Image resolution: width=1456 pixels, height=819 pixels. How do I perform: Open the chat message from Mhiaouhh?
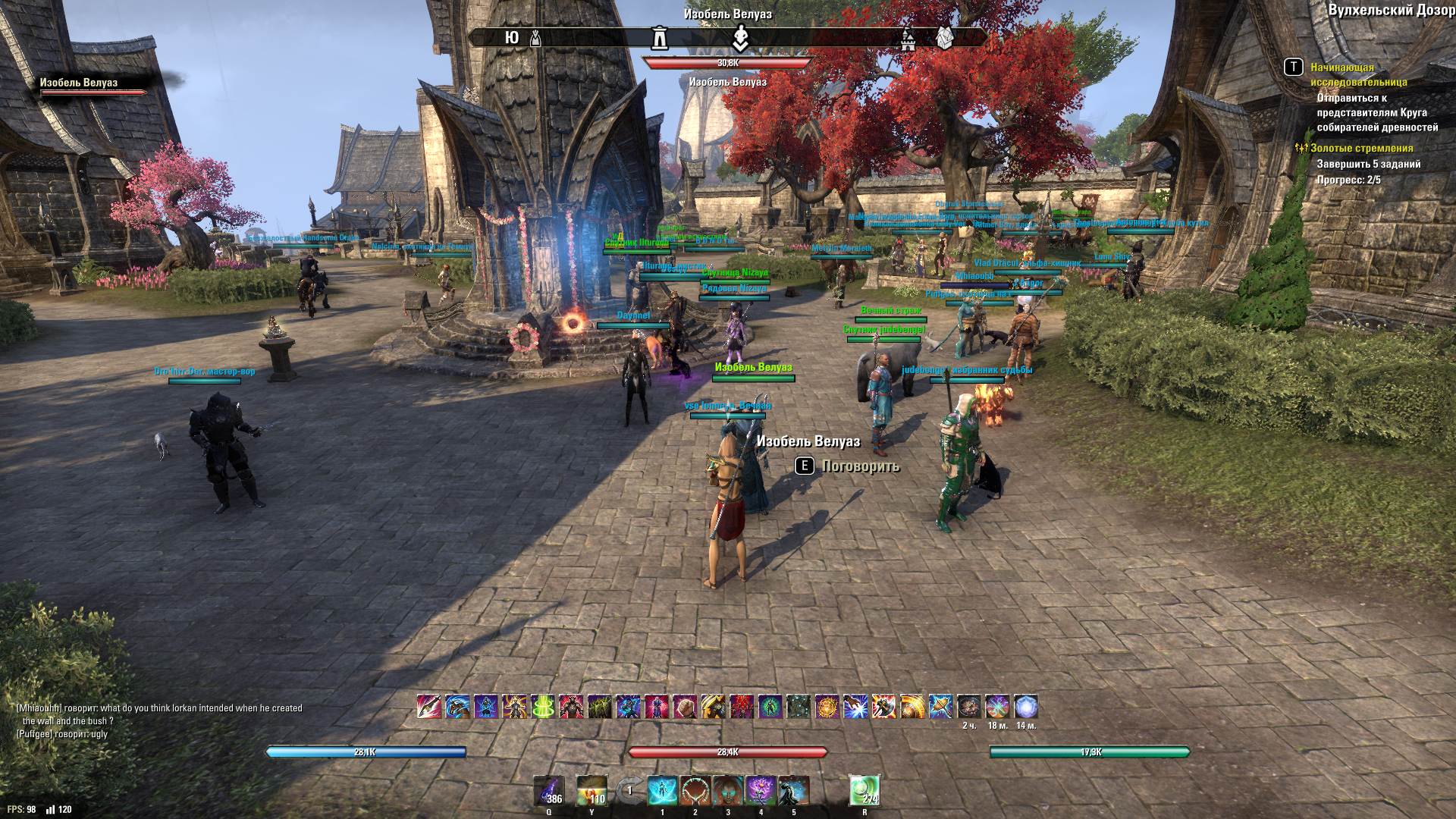[159, 714]
